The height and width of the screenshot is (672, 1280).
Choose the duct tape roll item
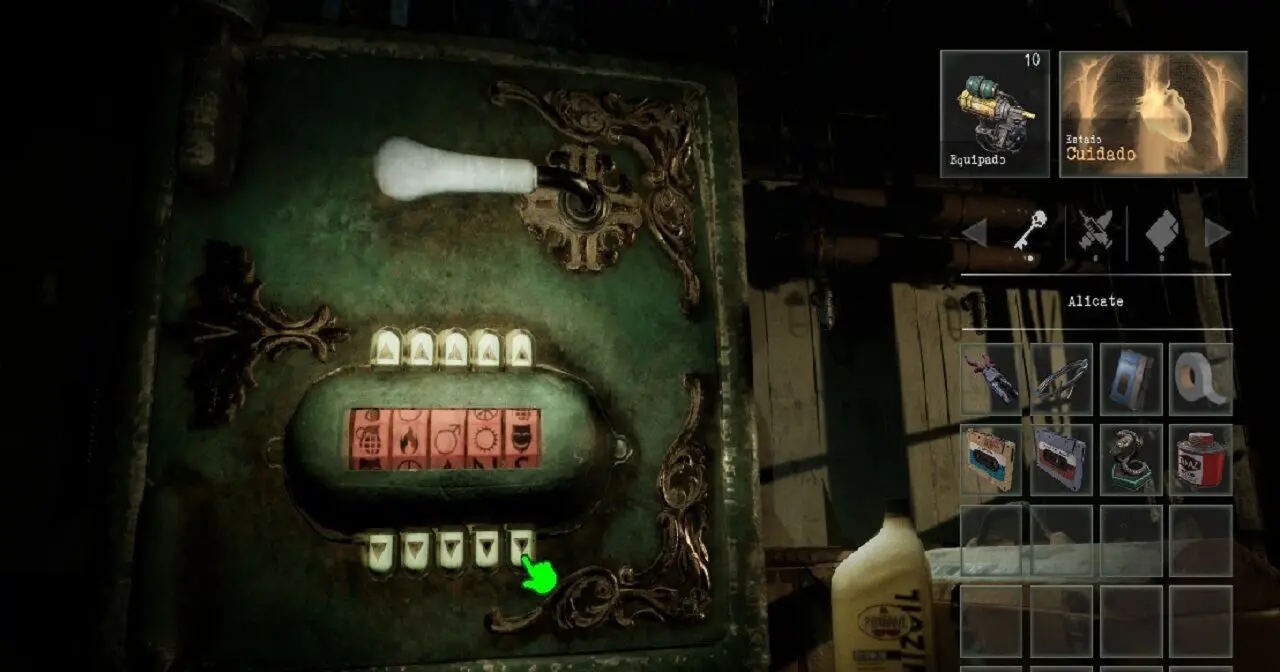click(1200, 379)
